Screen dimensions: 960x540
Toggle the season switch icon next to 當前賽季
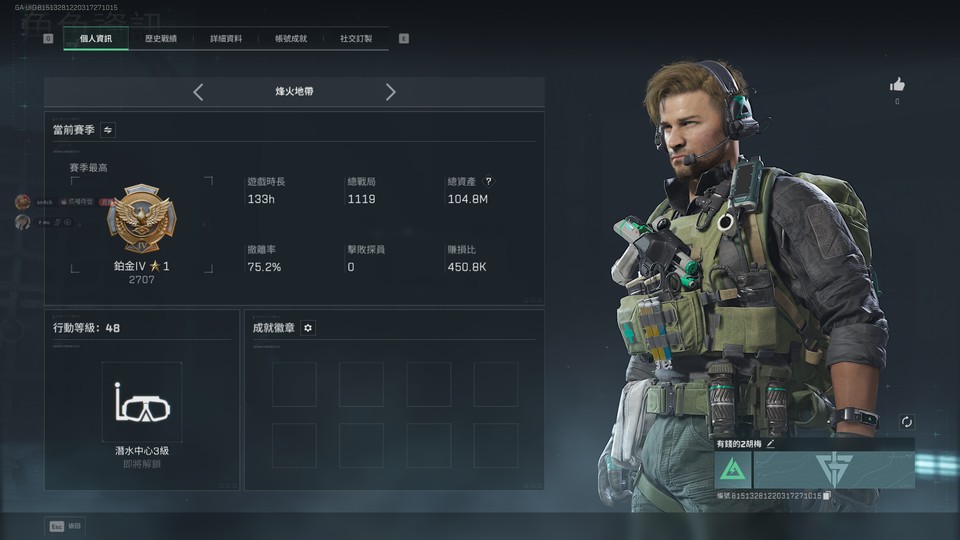pyautogui.click(x=108, y=130)
